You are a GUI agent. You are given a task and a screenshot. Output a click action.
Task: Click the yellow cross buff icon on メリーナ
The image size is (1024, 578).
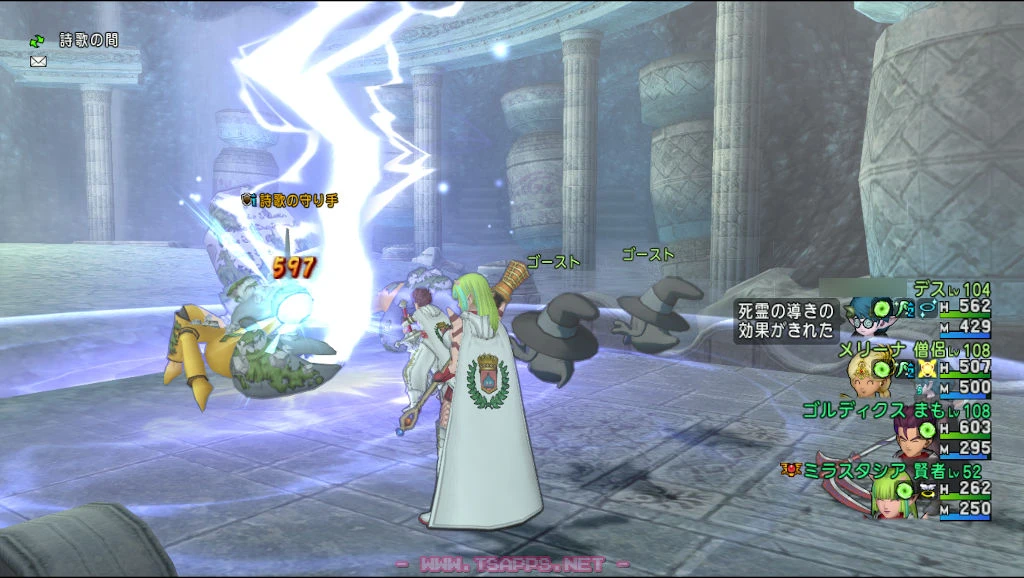pos(927,369)
